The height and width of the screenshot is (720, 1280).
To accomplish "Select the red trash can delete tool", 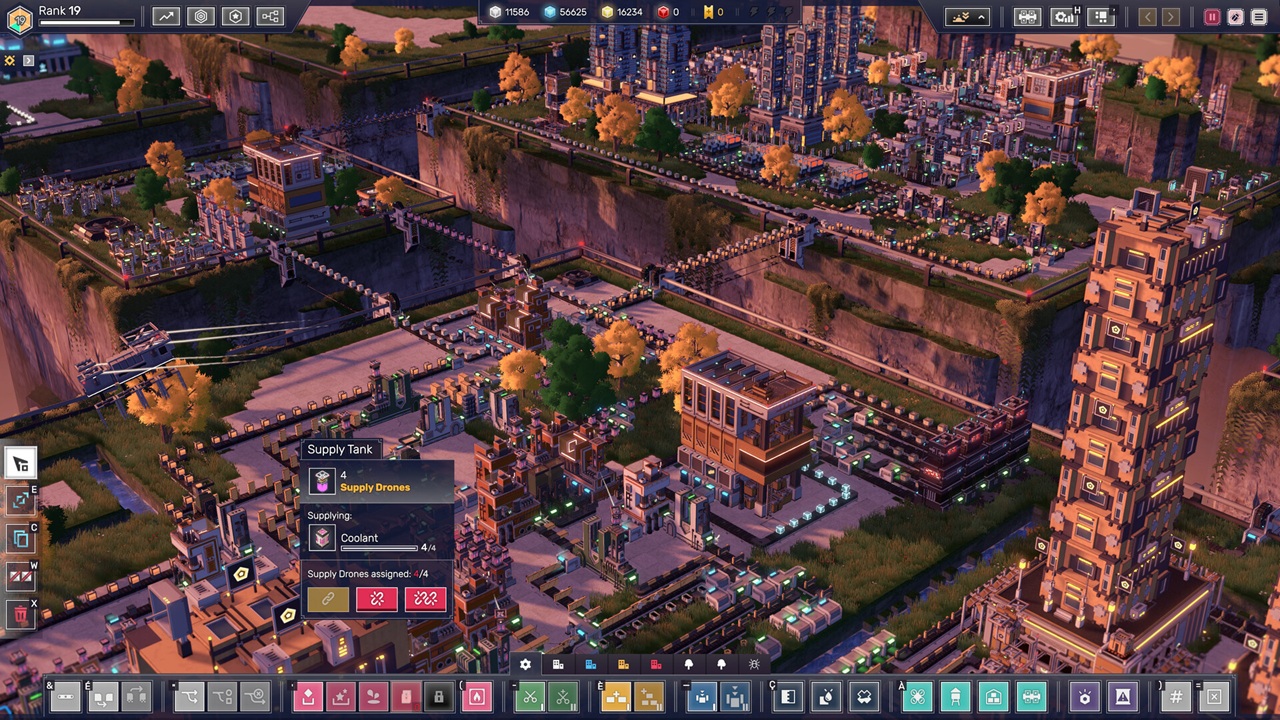I will (x=20, y=614).
